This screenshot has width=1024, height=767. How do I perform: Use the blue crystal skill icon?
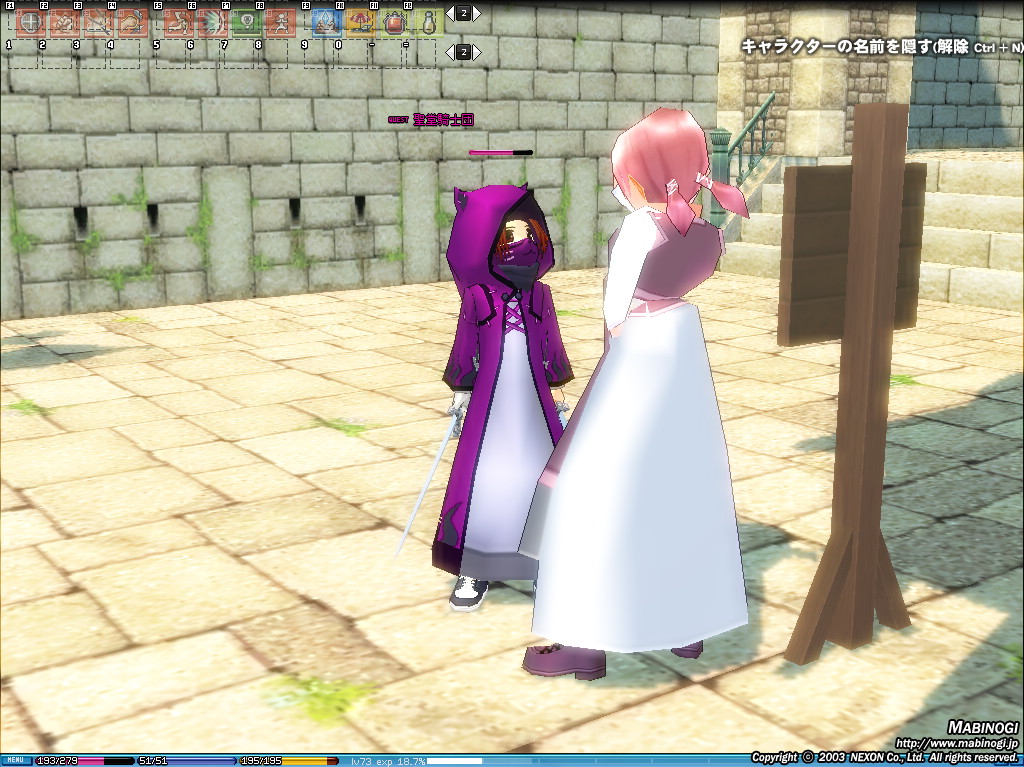327,22
